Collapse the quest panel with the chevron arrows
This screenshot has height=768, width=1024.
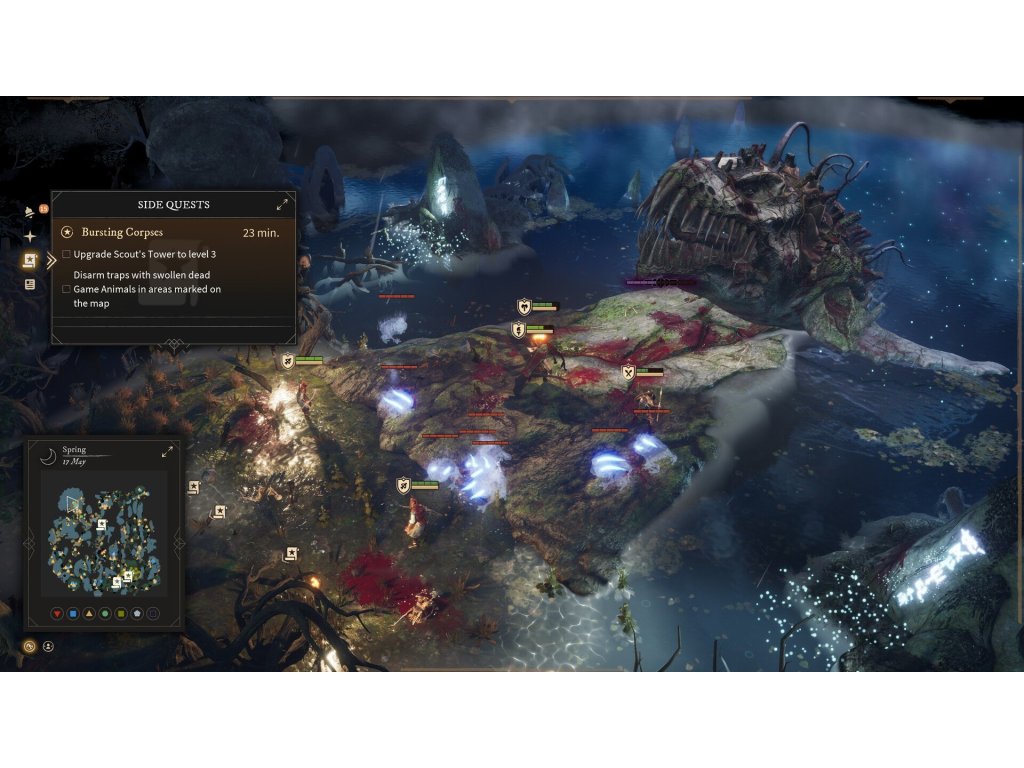51,261
